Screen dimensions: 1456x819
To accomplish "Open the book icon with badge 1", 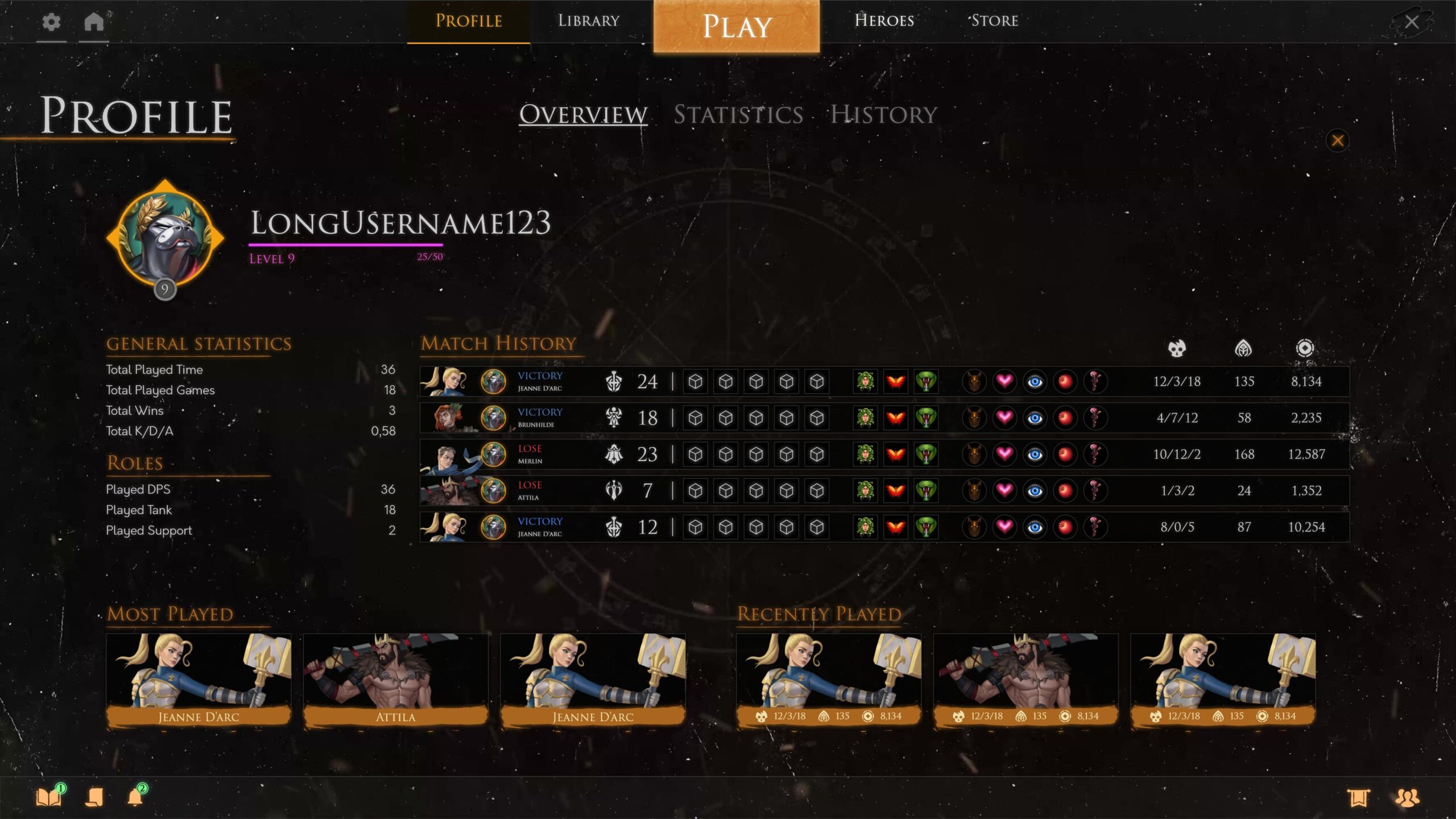I will coord(49,797).
